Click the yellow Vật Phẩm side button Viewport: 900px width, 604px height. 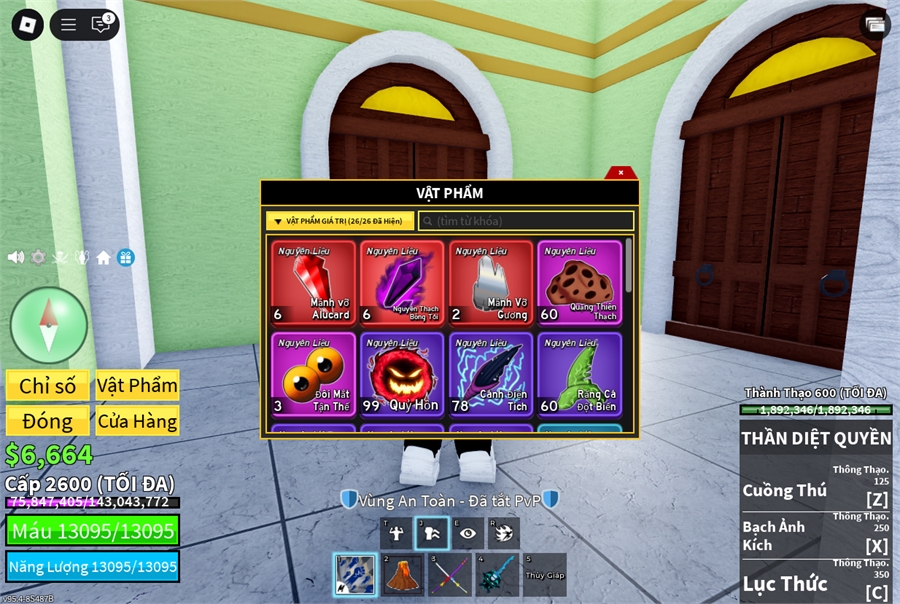[137, 386]
